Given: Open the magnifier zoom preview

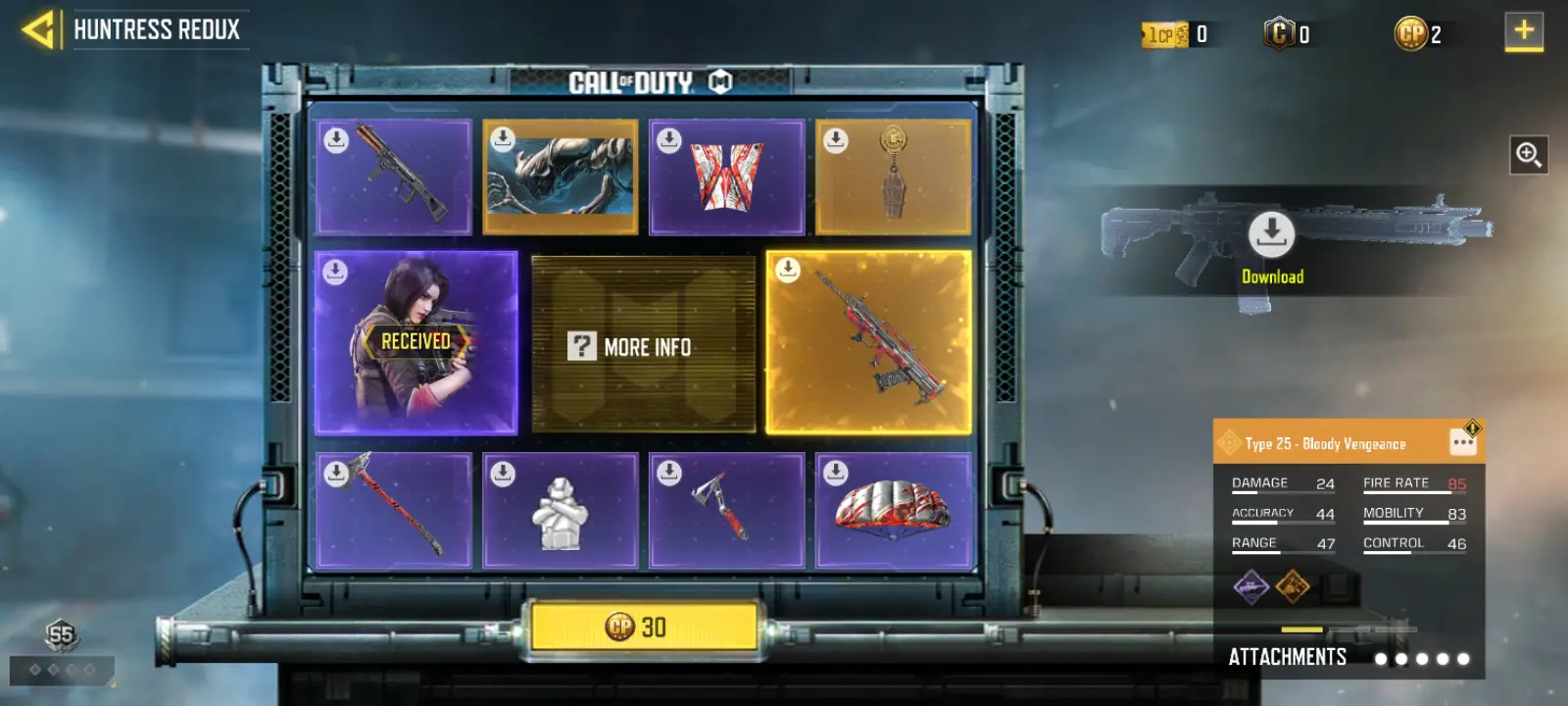Looking at the screenshot, I should [x=1528, y=154].
